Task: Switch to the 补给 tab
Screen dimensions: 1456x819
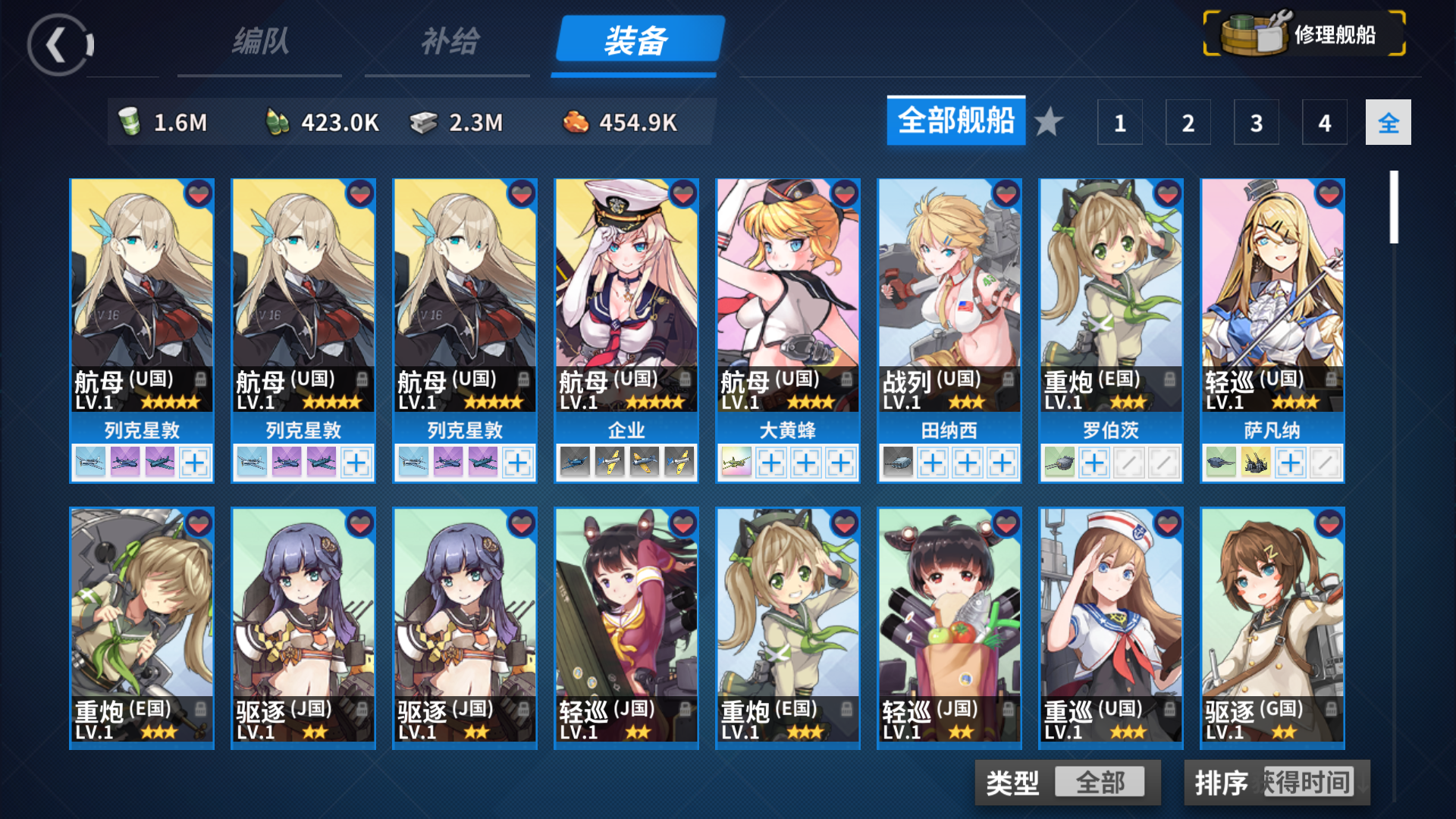Action: point(447,43)
